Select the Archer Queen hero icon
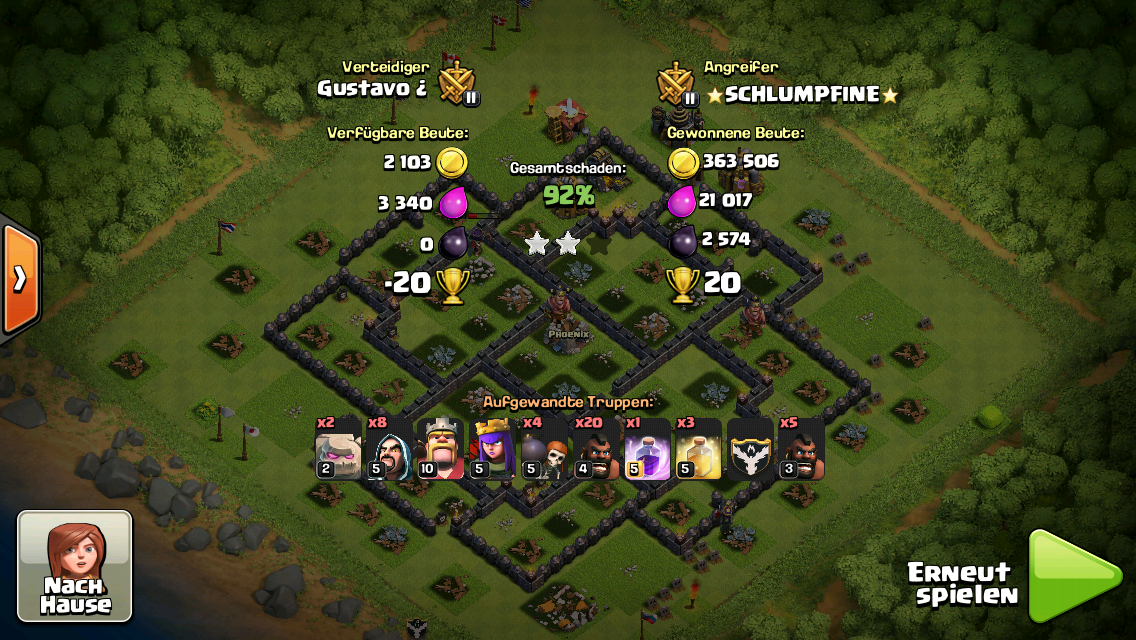This screenshot has height=640, width=1136. 492,449
